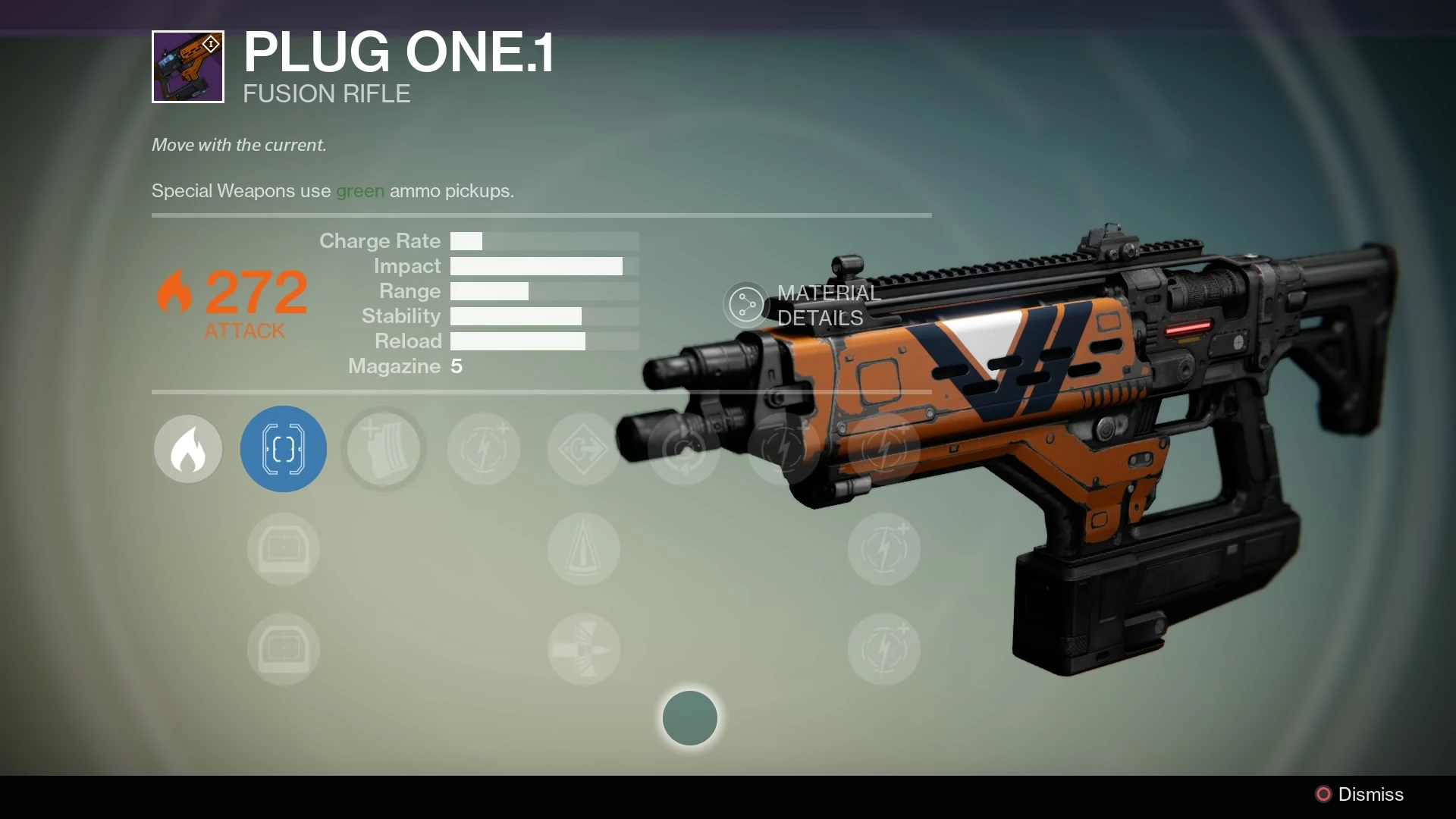Expand the glowing circular node below the grid
The width and height of the screenshot is (1456, 819).
tap(689, 718)
